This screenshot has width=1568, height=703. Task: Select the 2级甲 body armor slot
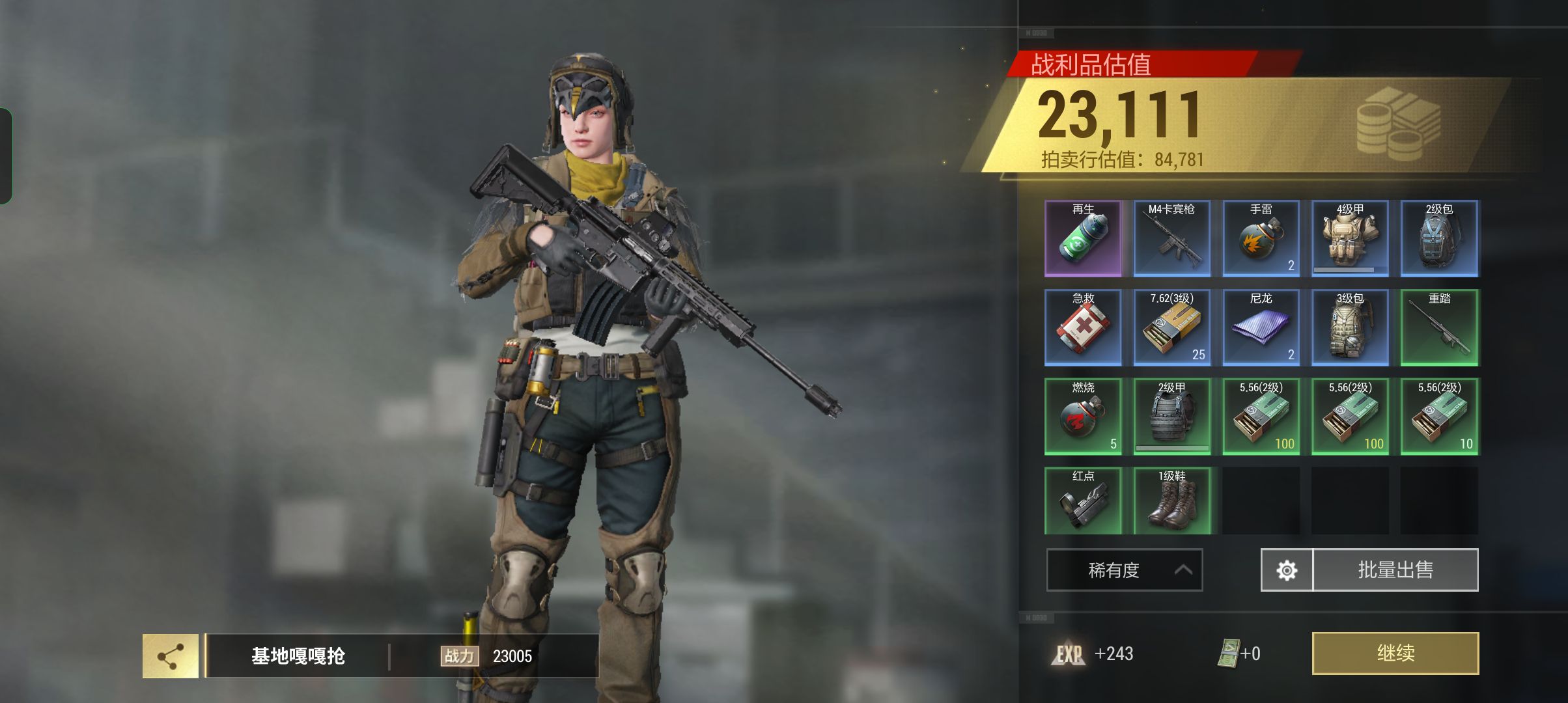1171,417
